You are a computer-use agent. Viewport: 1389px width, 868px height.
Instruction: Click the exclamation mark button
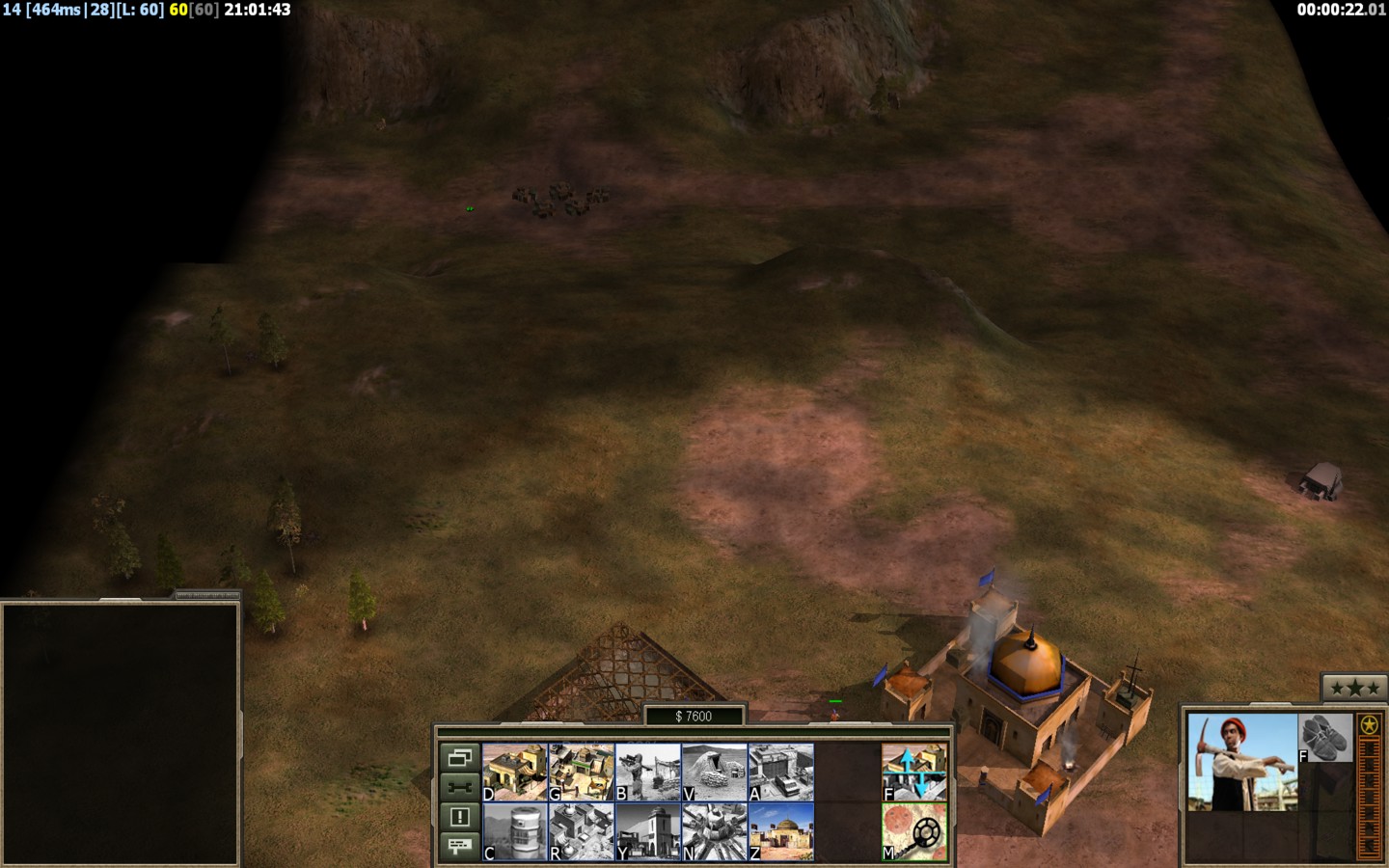pos(459,817)
